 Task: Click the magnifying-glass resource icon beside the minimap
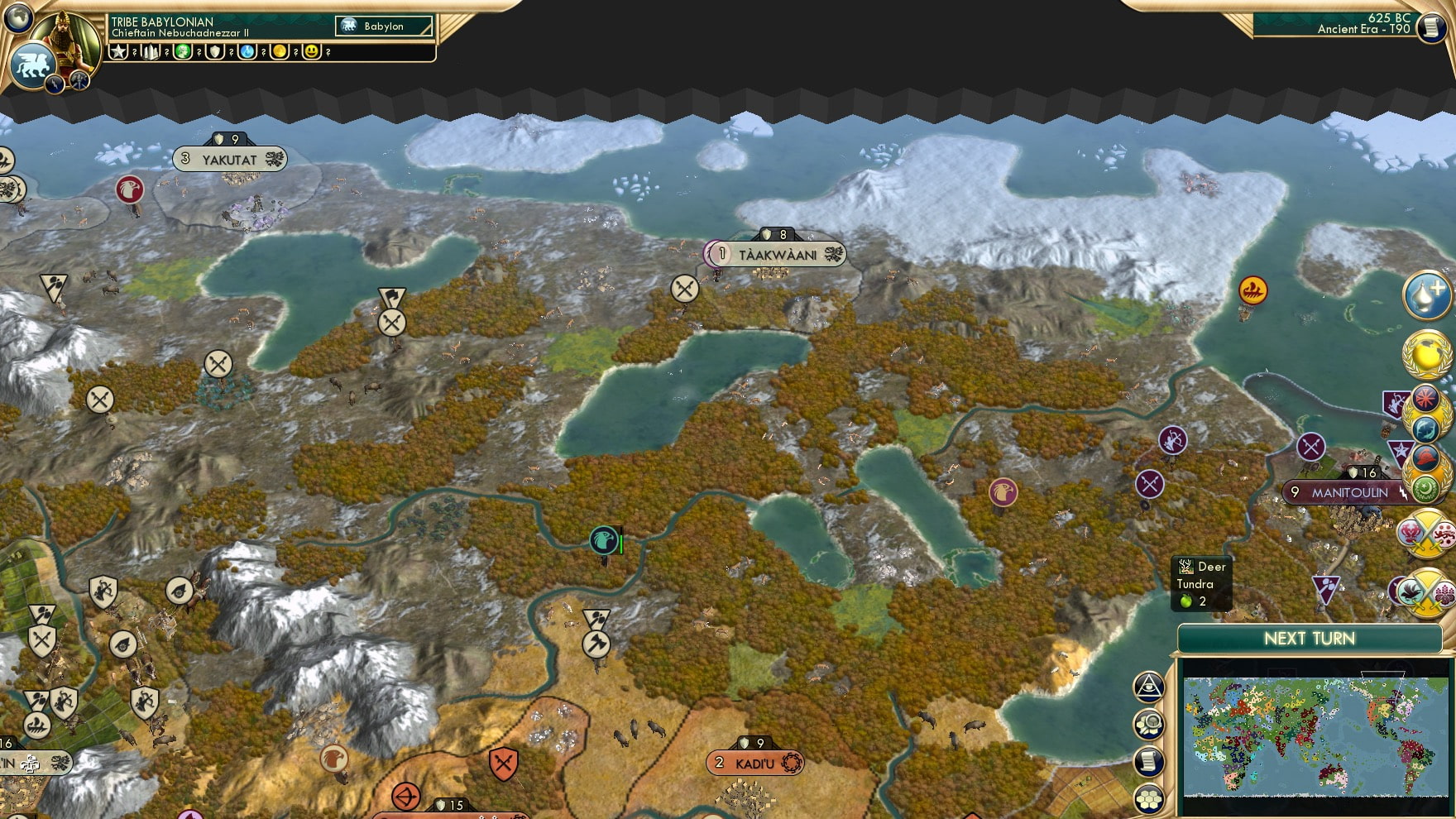tap(1150, 722)
